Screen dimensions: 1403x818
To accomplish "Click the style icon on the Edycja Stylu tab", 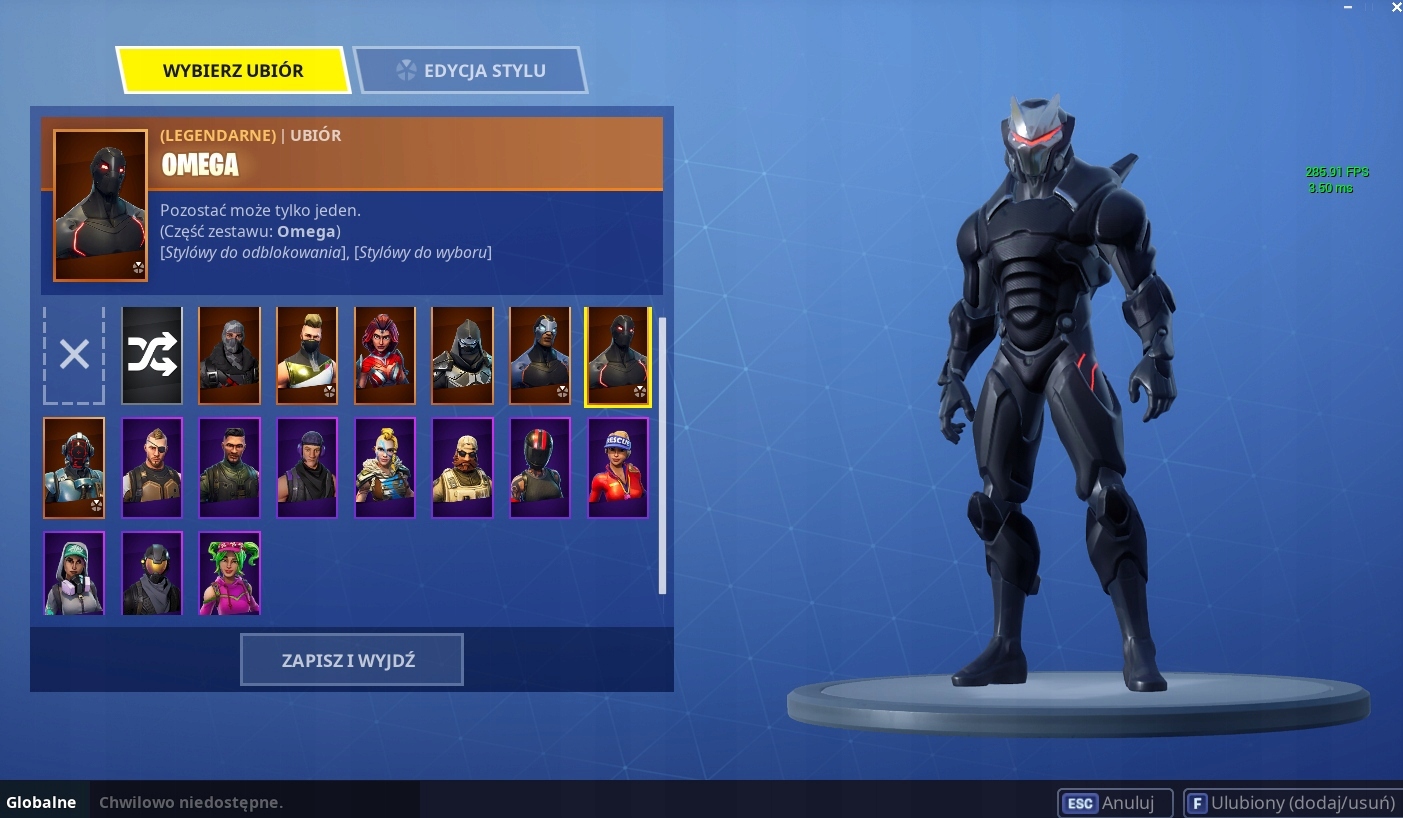I will (407, 70).
